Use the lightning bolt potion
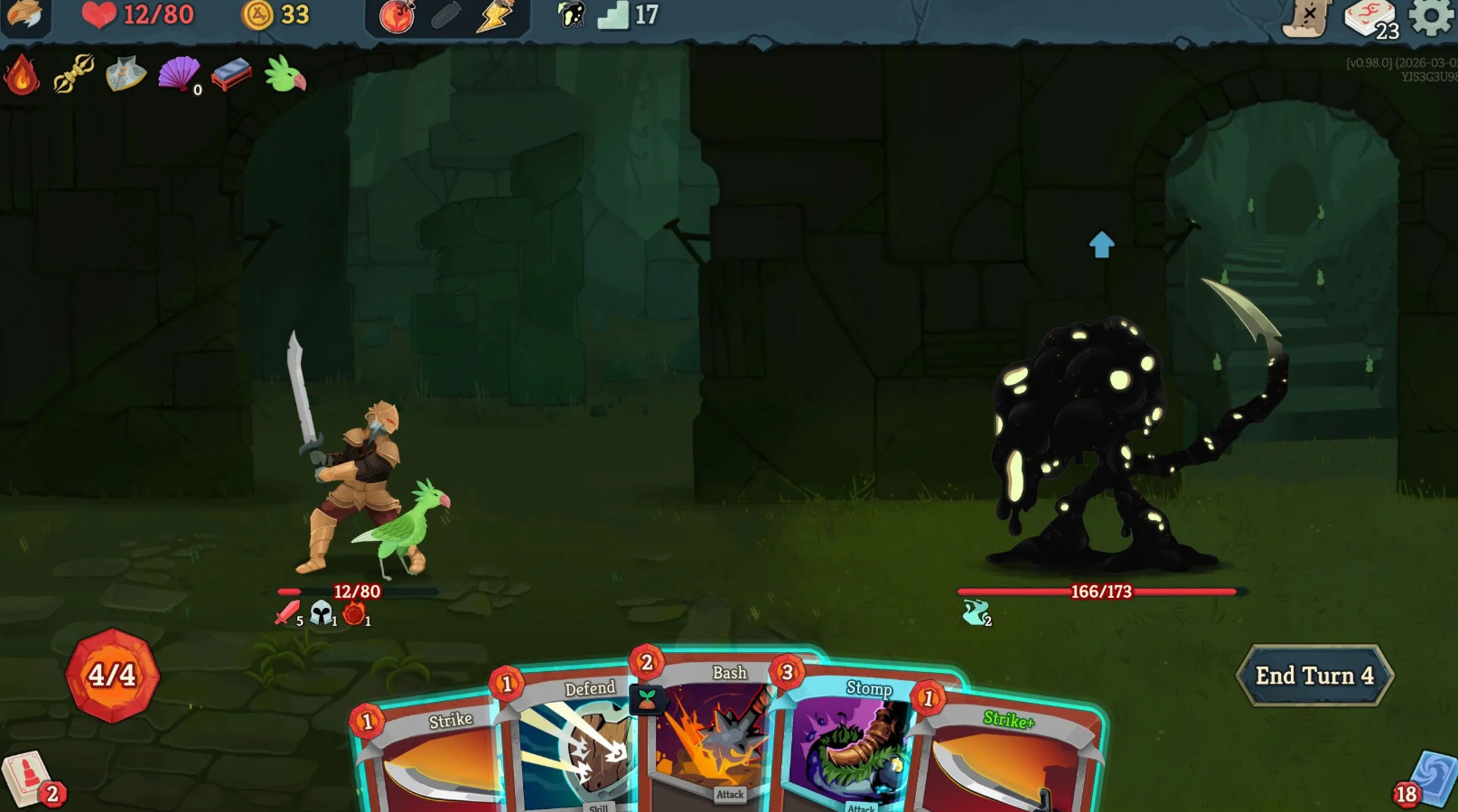Viewport: 1458px width, 812px height. 495,16
